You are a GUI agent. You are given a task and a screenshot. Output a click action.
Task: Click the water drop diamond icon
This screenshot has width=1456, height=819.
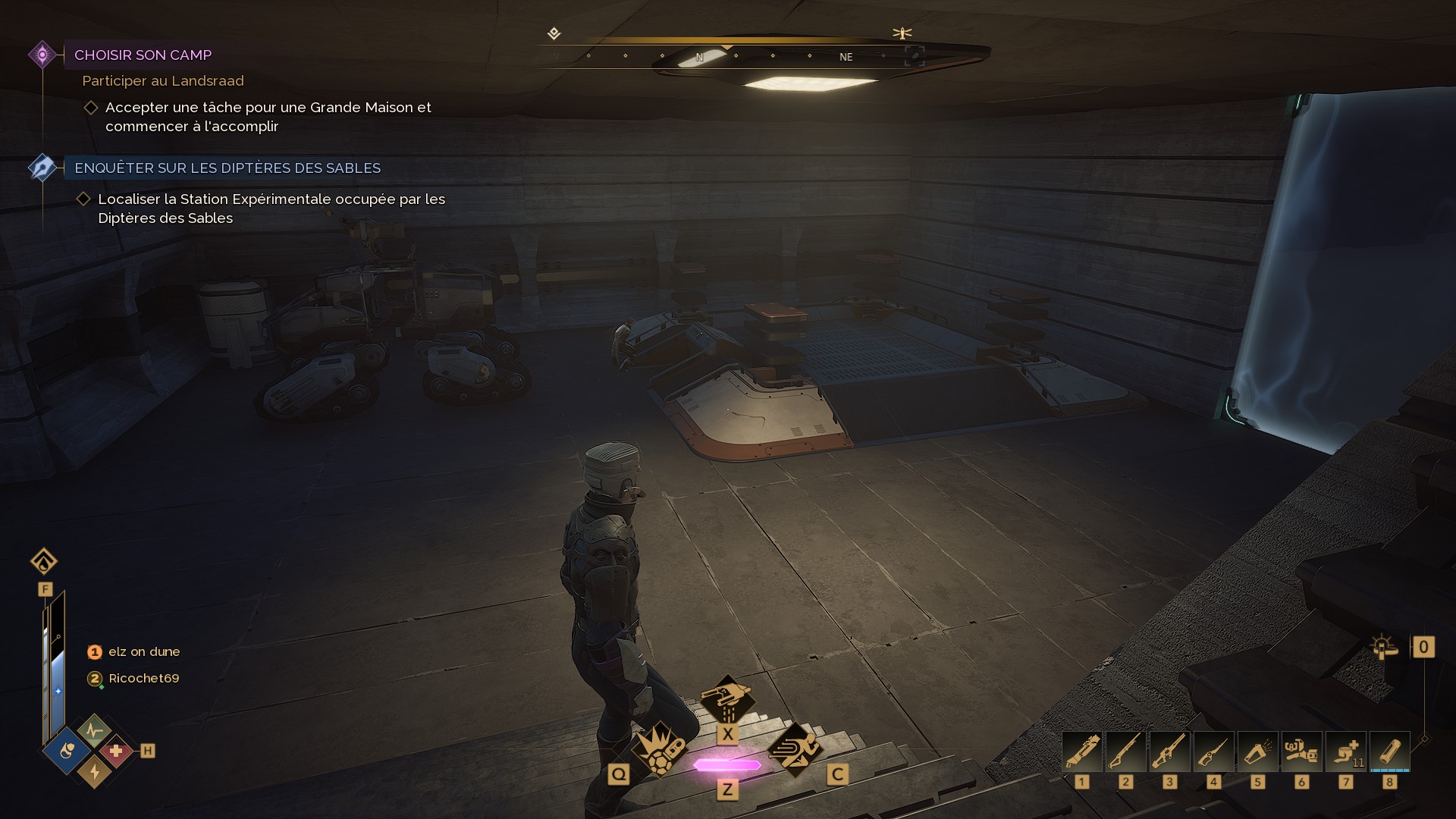[x=44, y=561]
